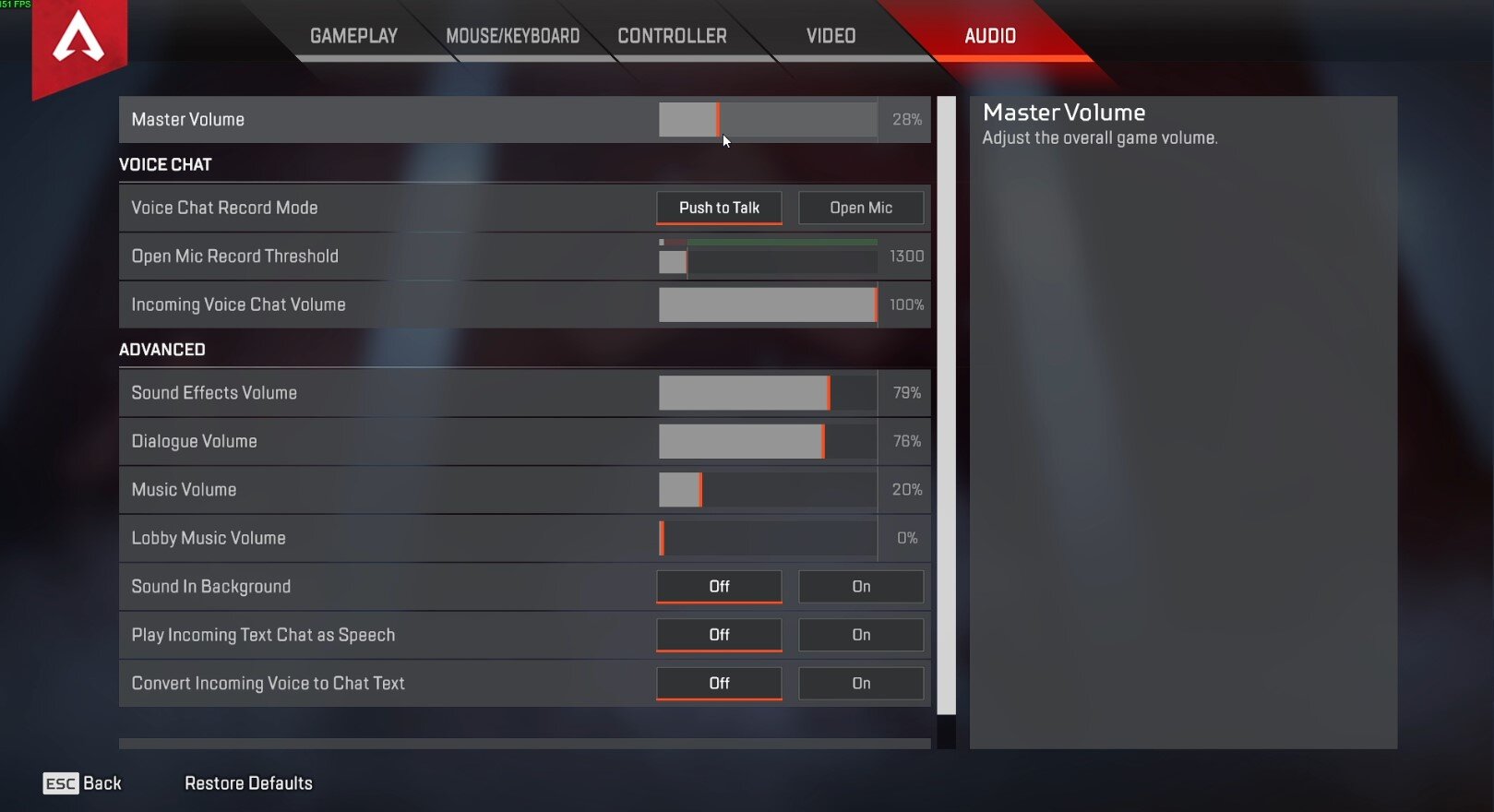Click the settings list scrollbar
The width and height of the screenshot is (1494, 812).
click(946, 406)
